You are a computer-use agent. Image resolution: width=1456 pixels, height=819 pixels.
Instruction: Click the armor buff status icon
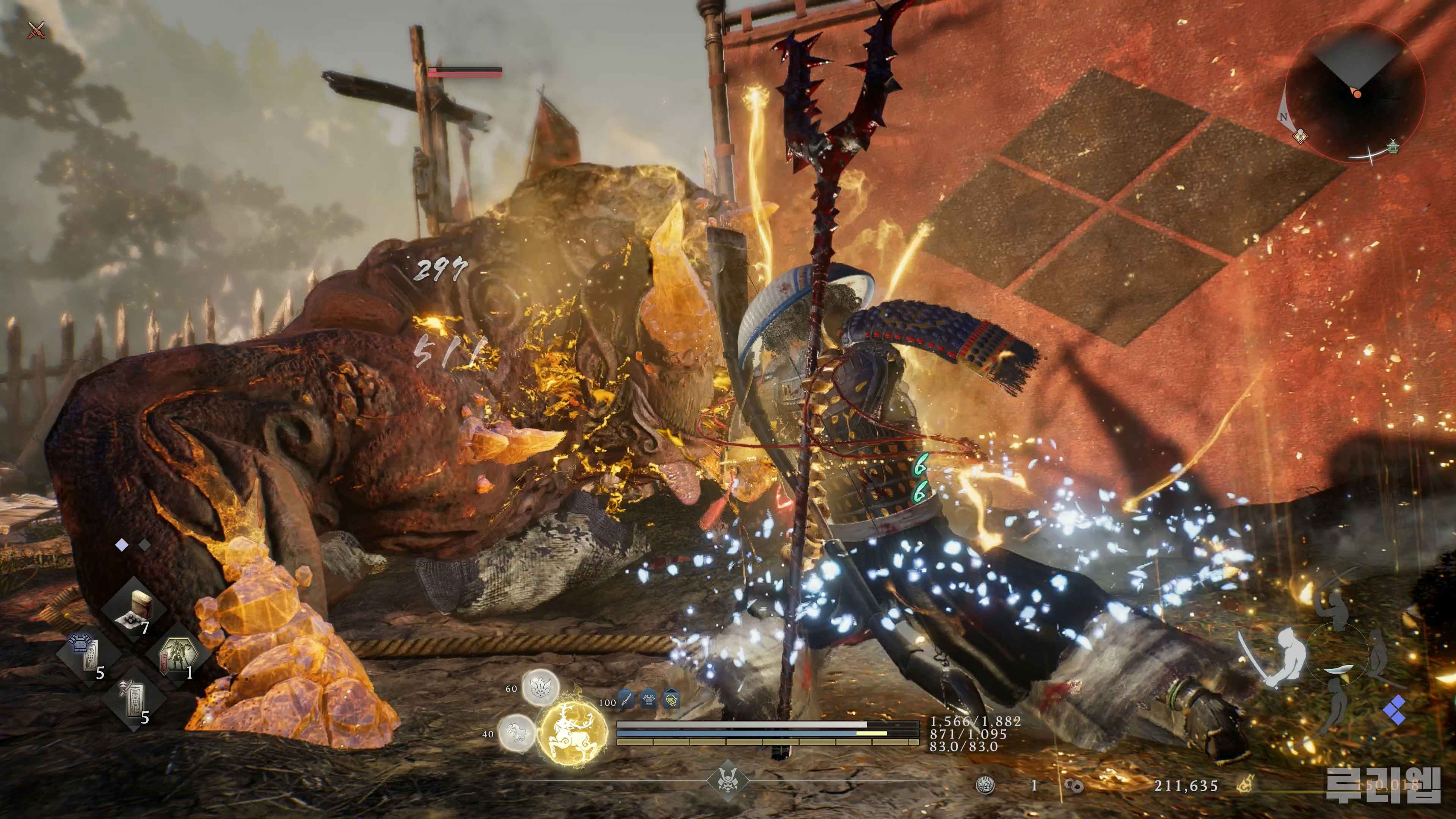(x=648, y=700)
